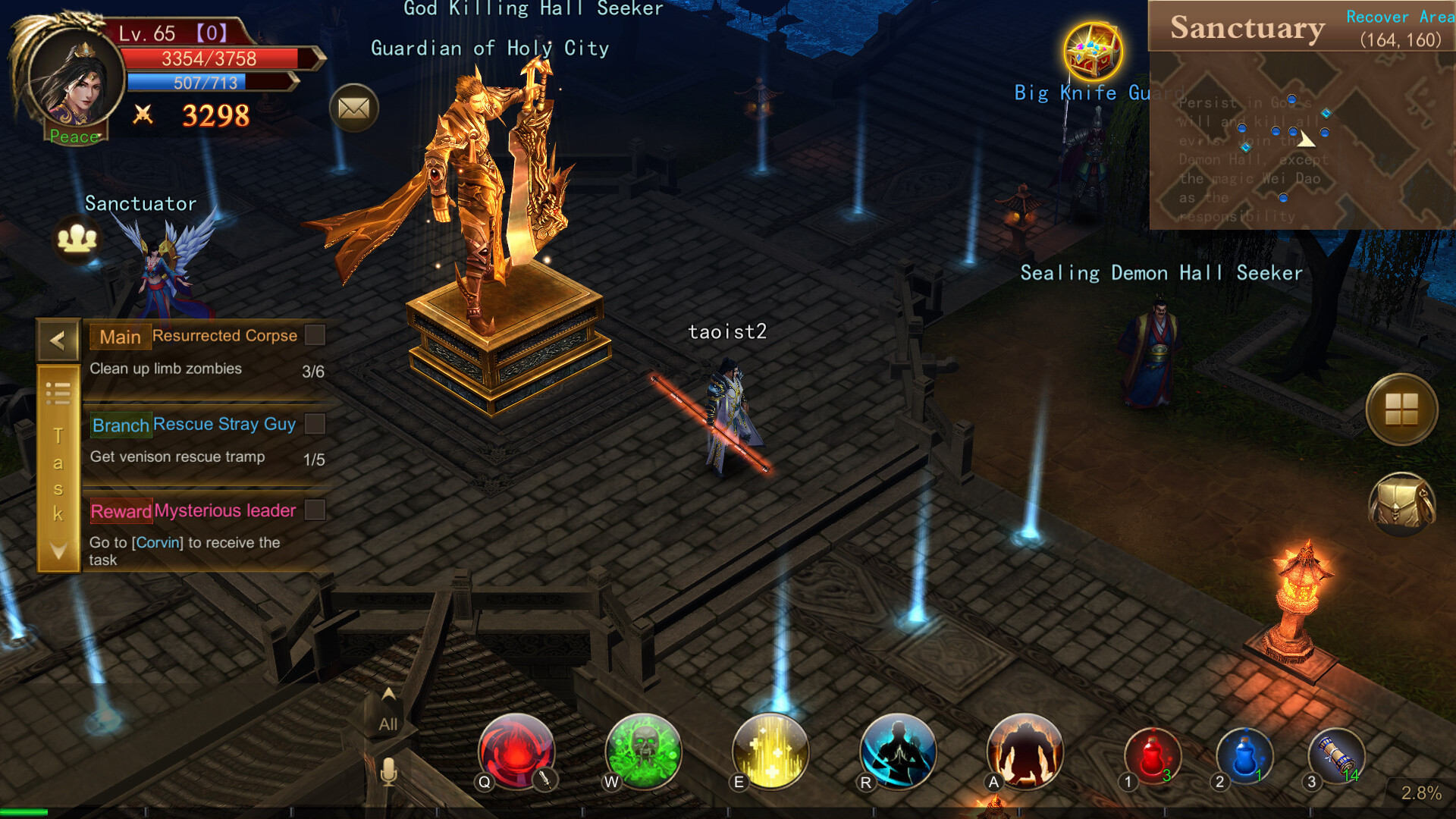Screen dimensions: 1456x819
Task: Check the Resurrected Corpse quest checkbox
Action: point(315,334)
